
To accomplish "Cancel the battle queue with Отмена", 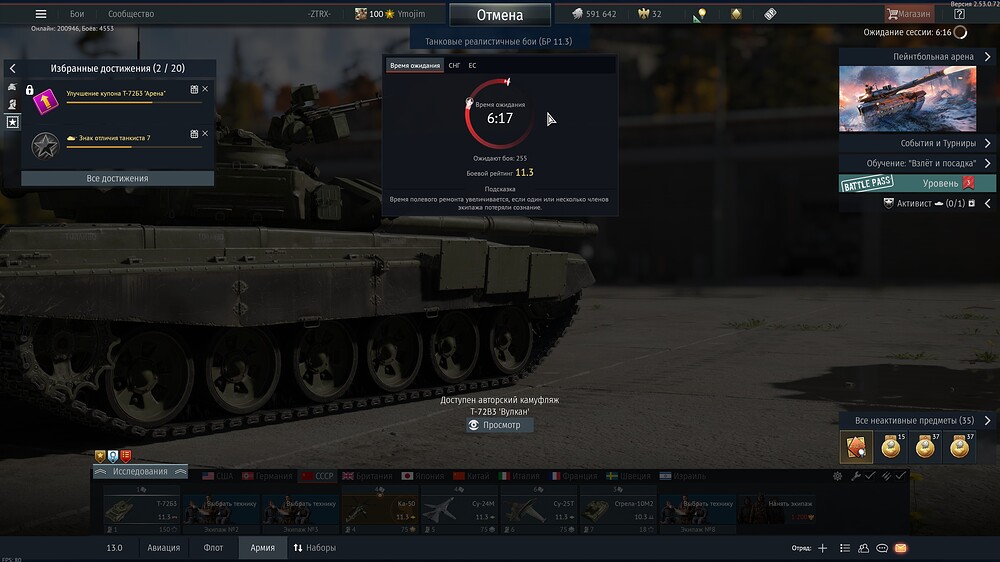I will tap(500, 15).
